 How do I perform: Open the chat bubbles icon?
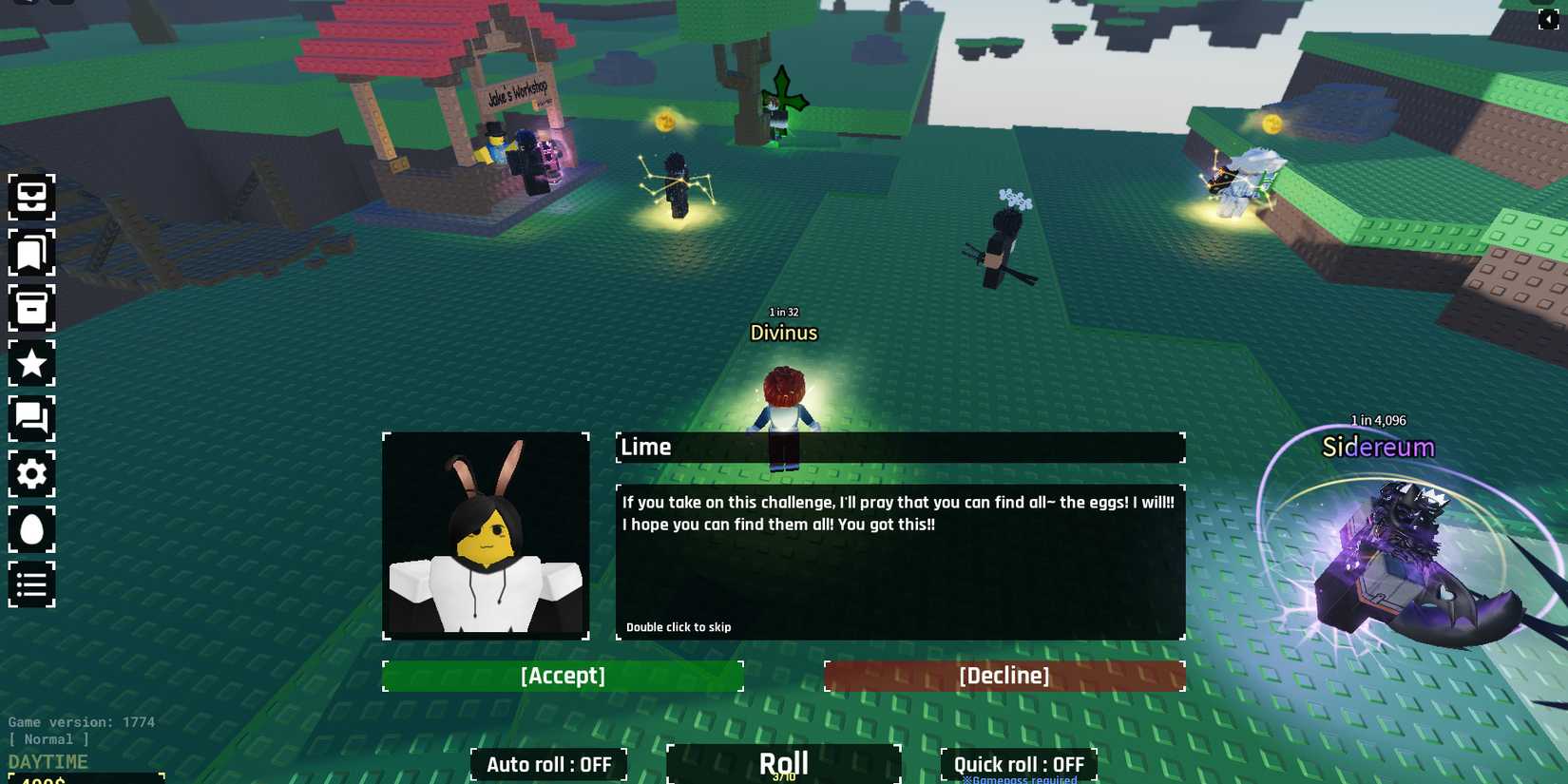pos(31,419)
